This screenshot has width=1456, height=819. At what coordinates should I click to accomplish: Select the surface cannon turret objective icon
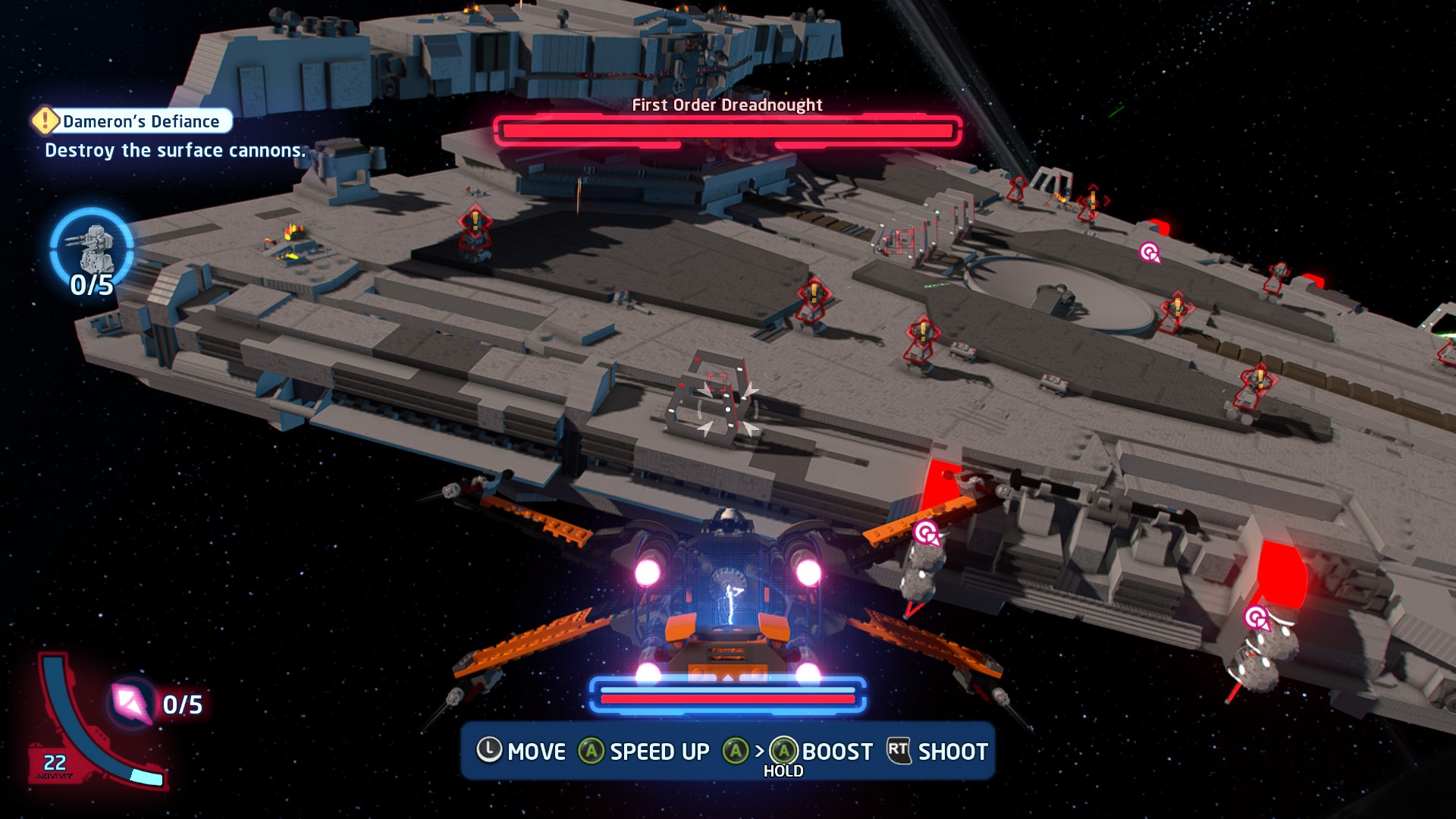(92, 247)
